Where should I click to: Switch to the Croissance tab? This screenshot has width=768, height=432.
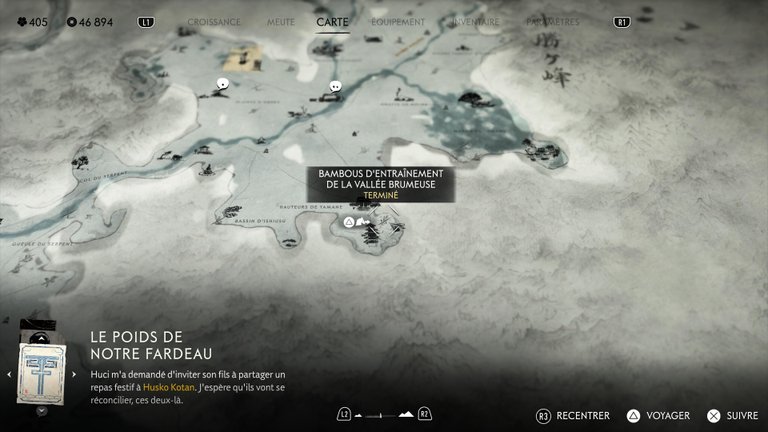click(x=214, y=21)
